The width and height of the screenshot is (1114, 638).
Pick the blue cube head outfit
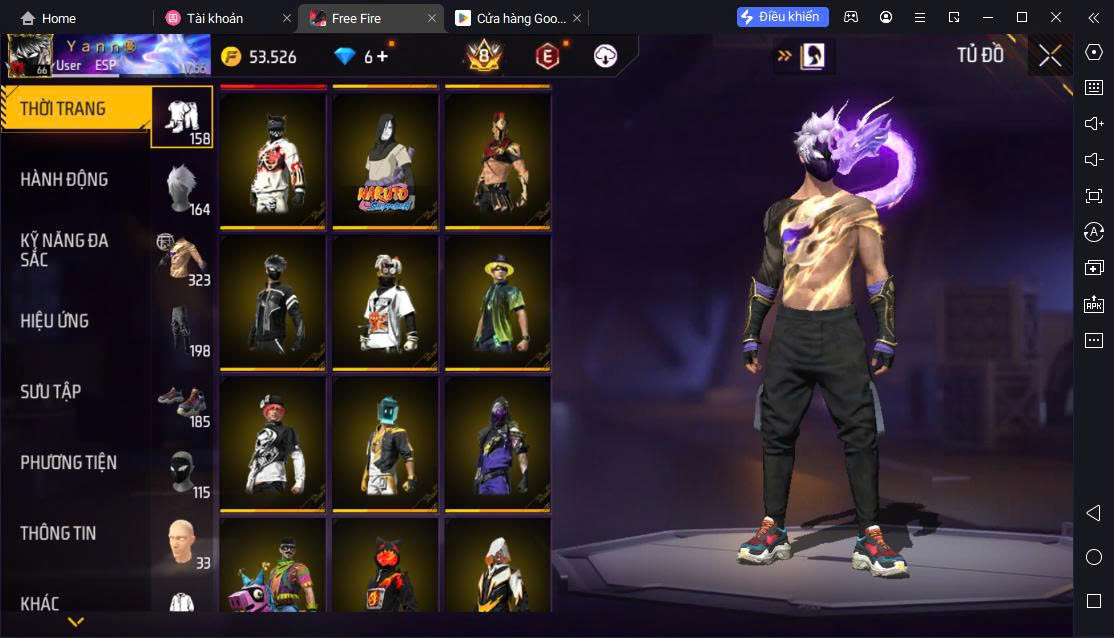(x=385, y=442)
